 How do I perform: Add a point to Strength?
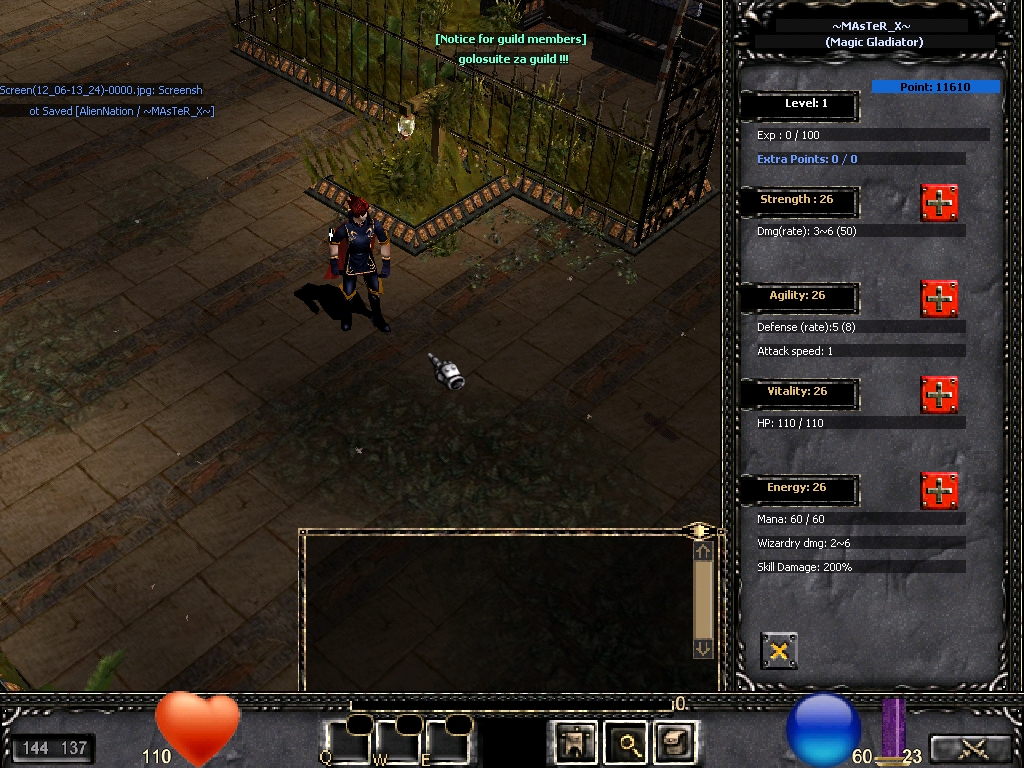tap(939, 203)
